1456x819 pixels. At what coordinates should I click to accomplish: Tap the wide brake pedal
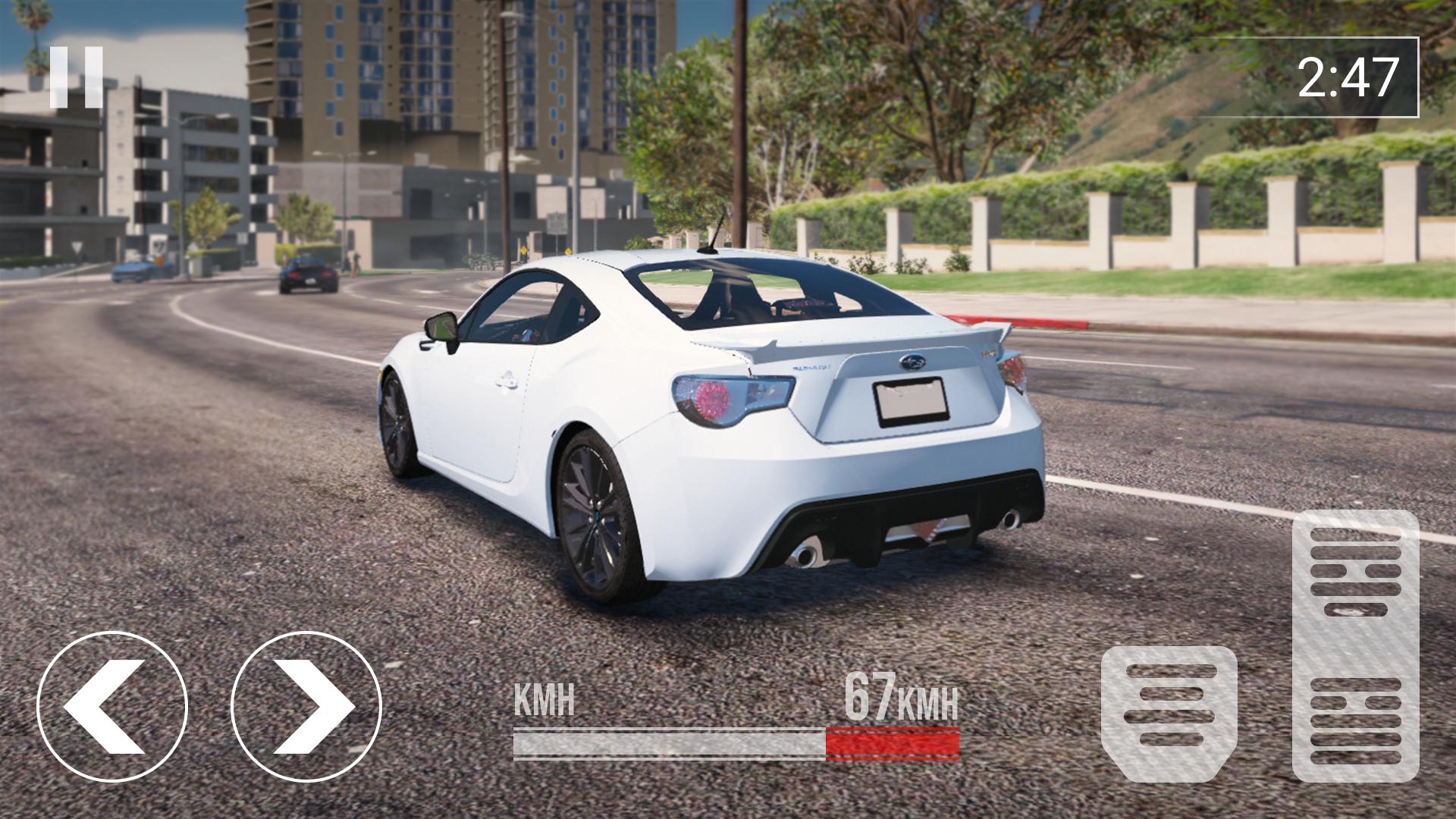point(1169,713)
